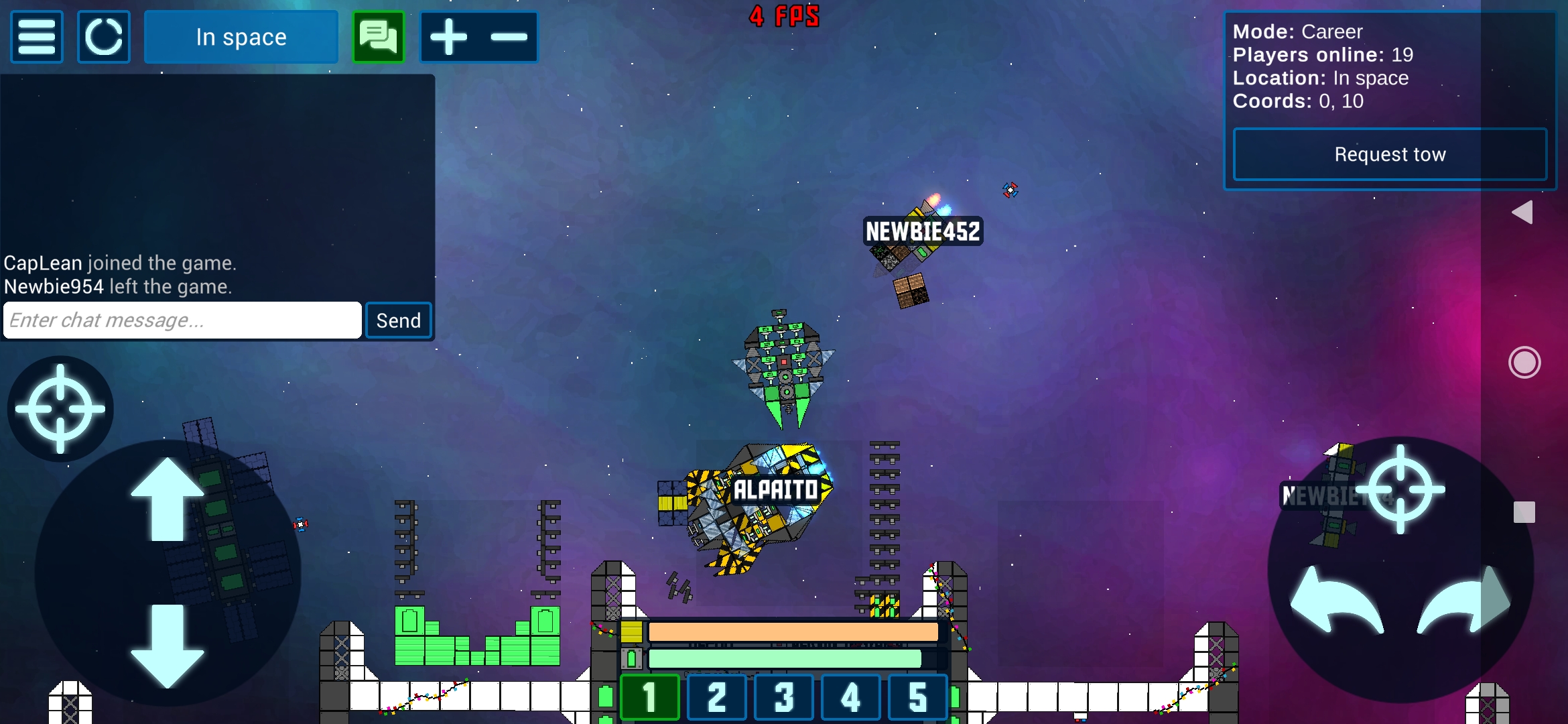Tap the Android back triangle button
1568x724 pixels.
[x=1523, y=213]
